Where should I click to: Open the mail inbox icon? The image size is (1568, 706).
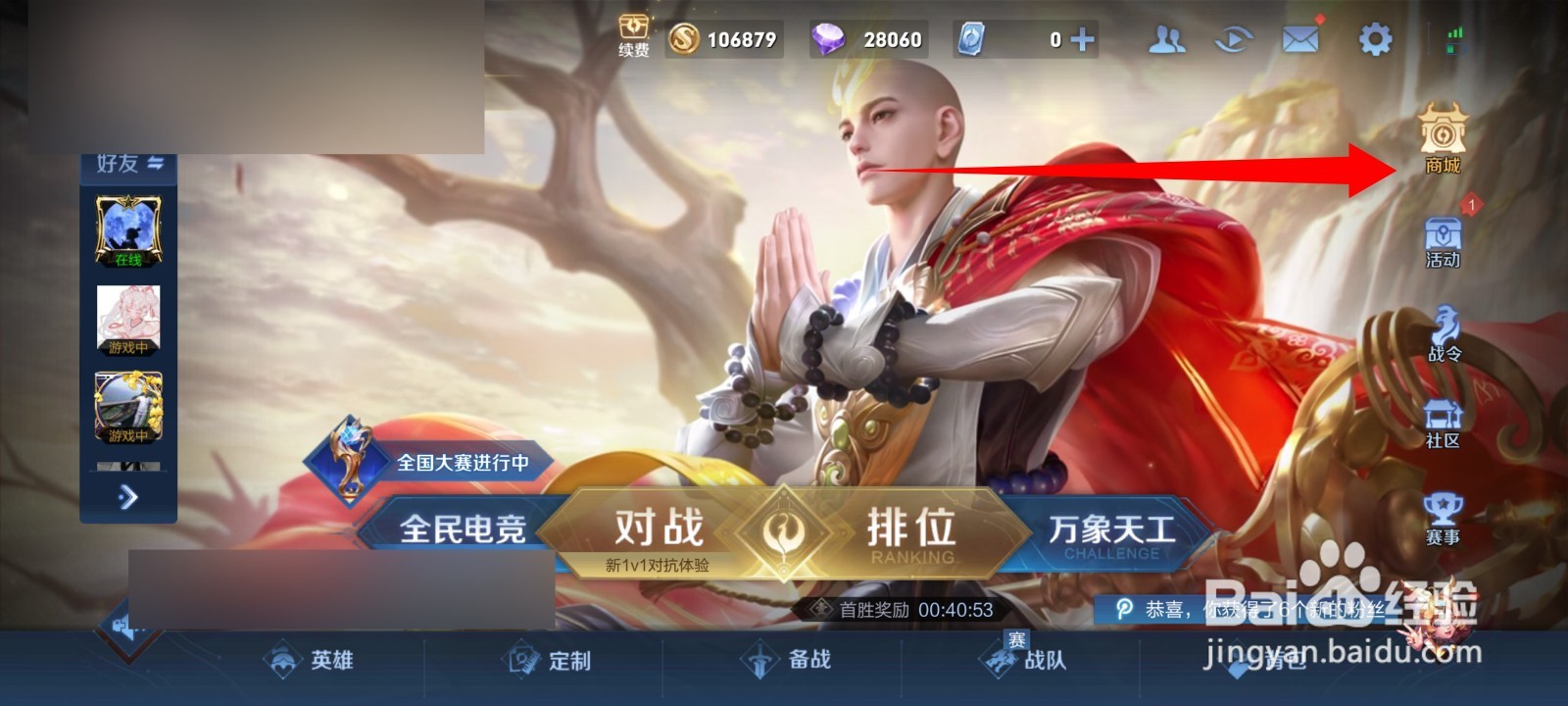click(1298, 39)
